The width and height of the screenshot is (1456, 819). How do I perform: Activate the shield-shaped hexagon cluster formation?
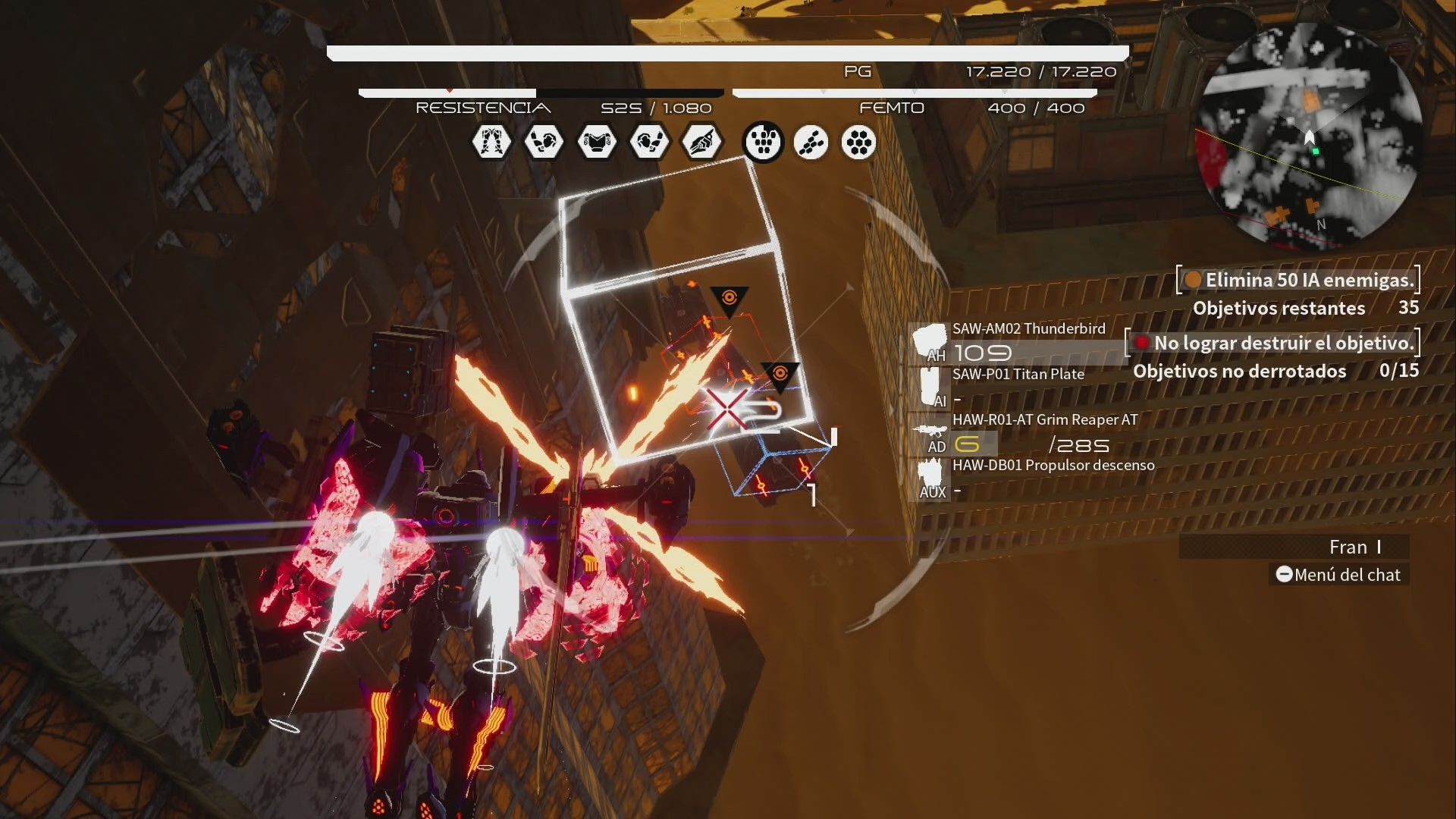763,142
